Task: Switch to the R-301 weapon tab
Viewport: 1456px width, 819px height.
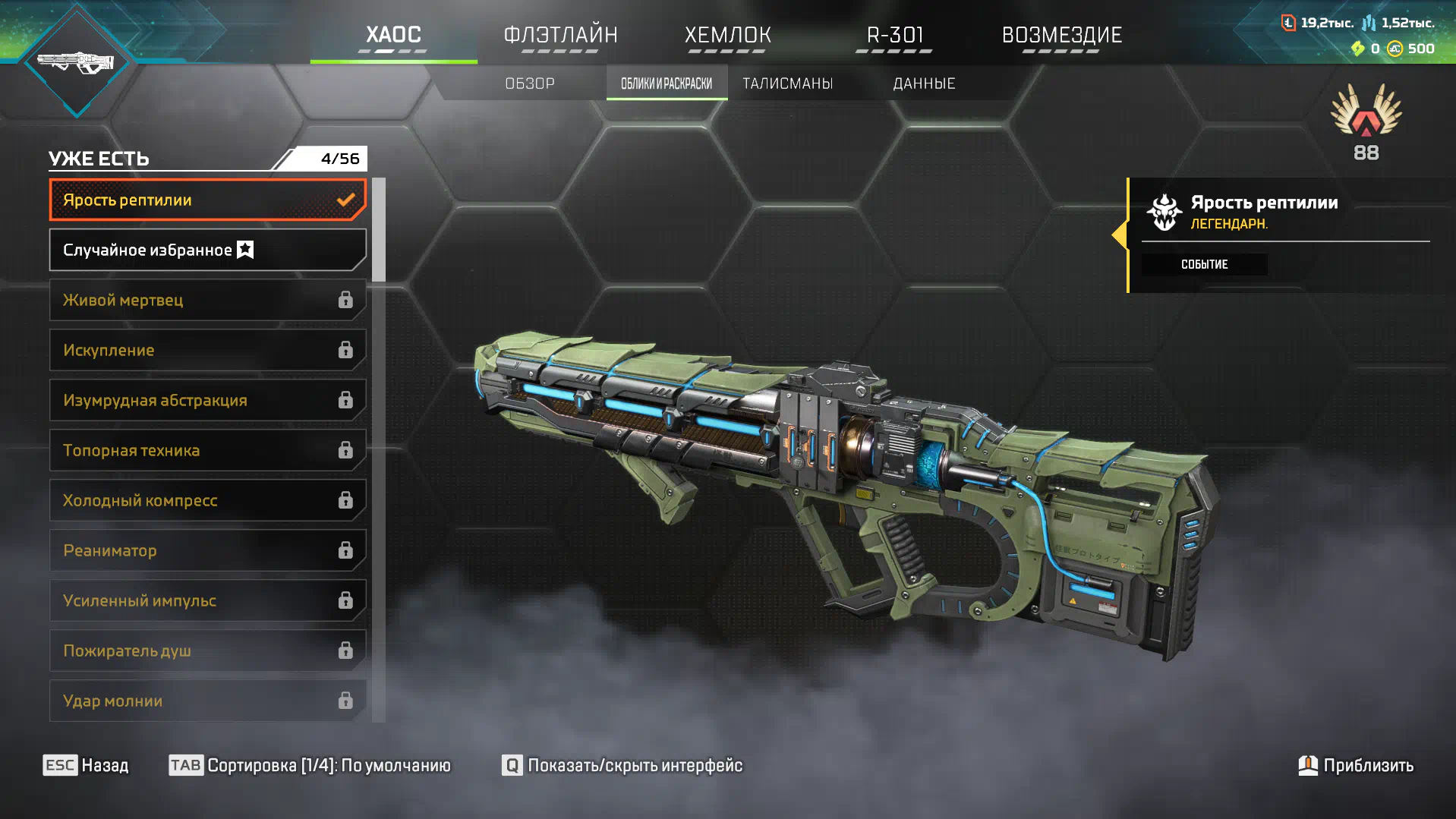Action: pos(894,35)
